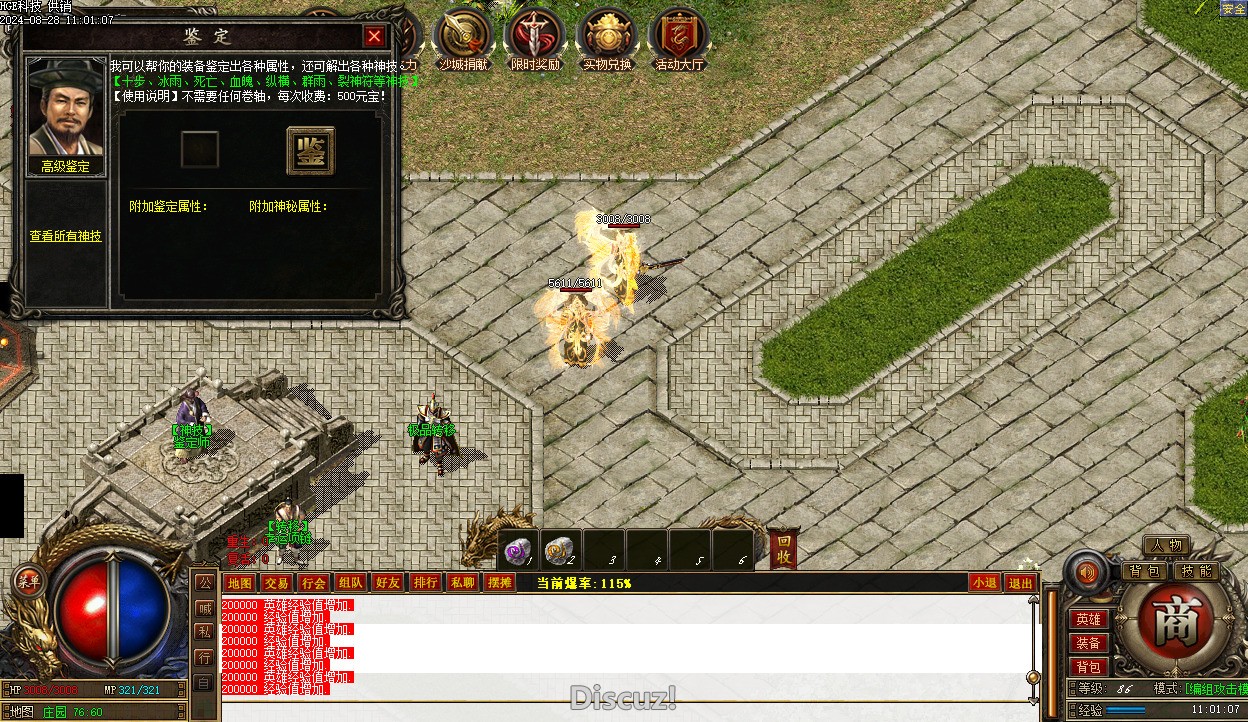Image resolution: width=1248 pixels, height=722 pixels.
Task: Click the 回收 recycle banner
Action: click(784, 549)
